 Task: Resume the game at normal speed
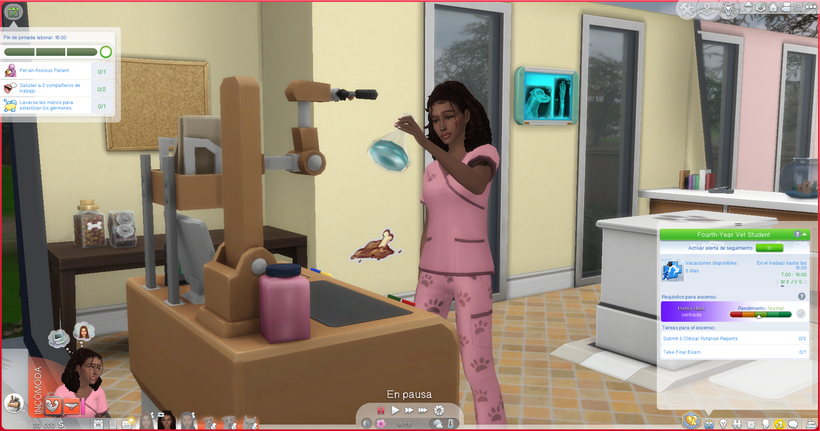pos(395,410)
